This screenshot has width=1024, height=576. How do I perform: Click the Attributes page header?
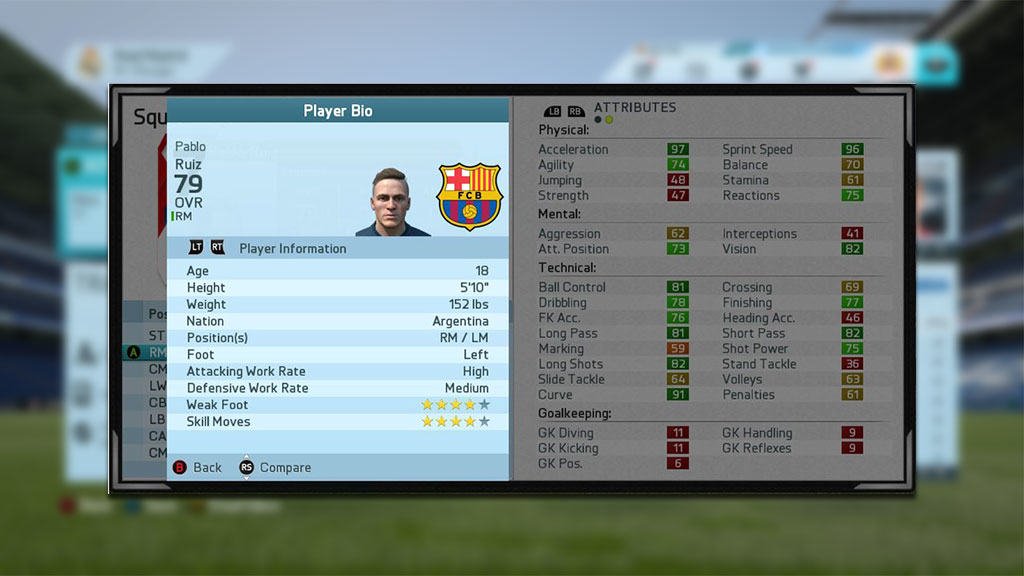tap(634, 107)
